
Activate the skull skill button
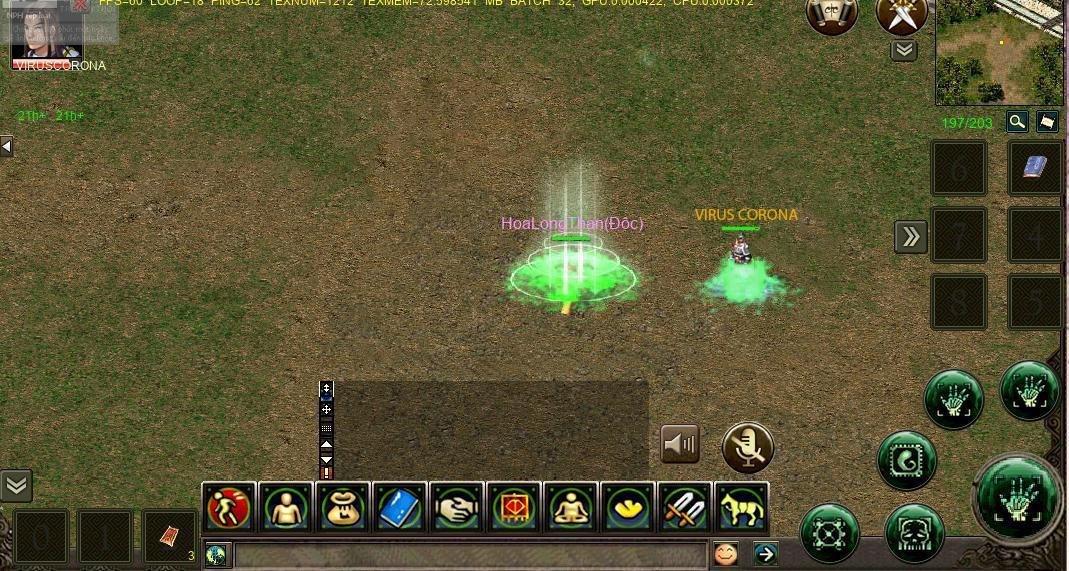tap(915, 532)
